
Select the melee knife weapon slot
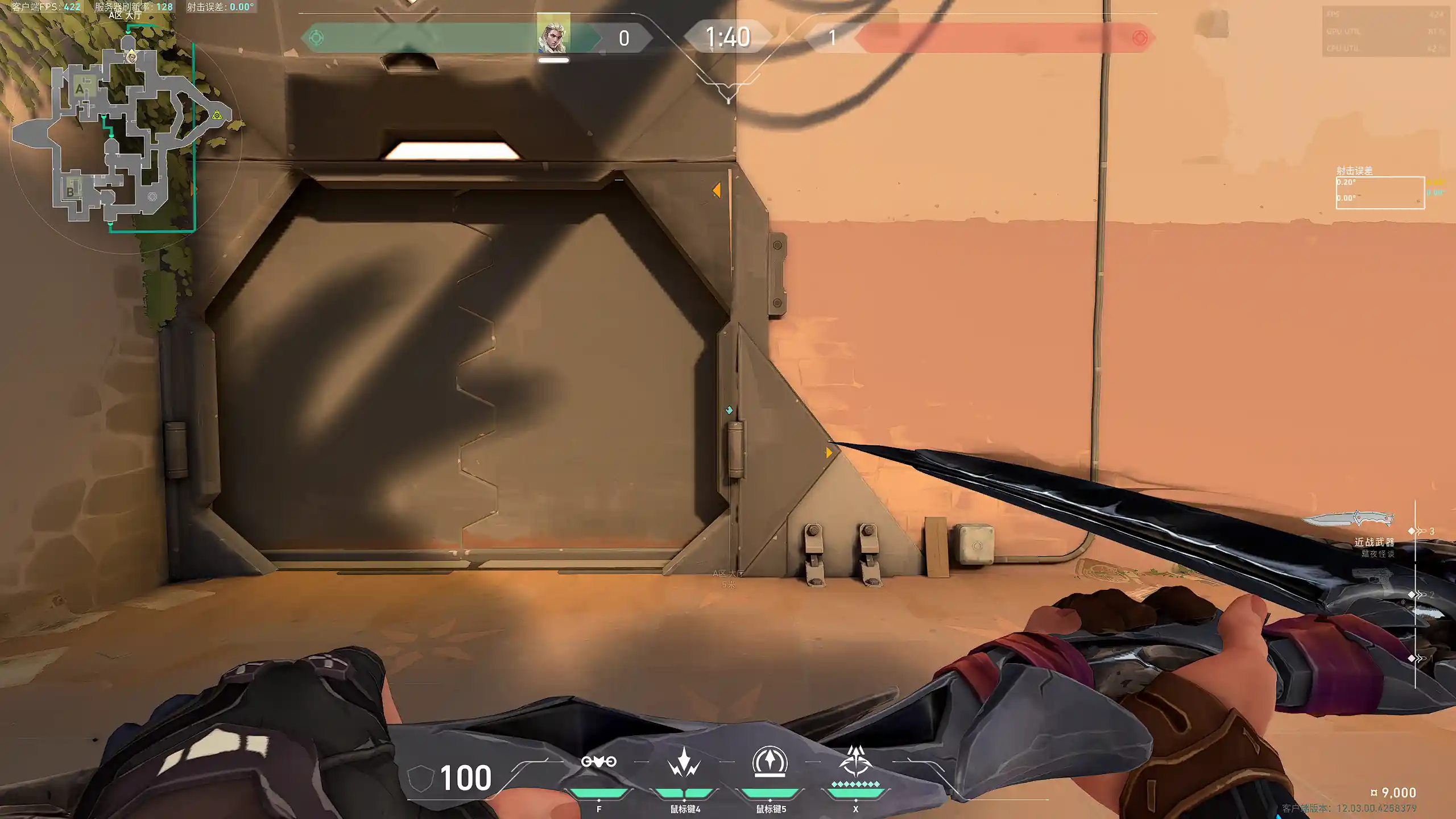1348,519
